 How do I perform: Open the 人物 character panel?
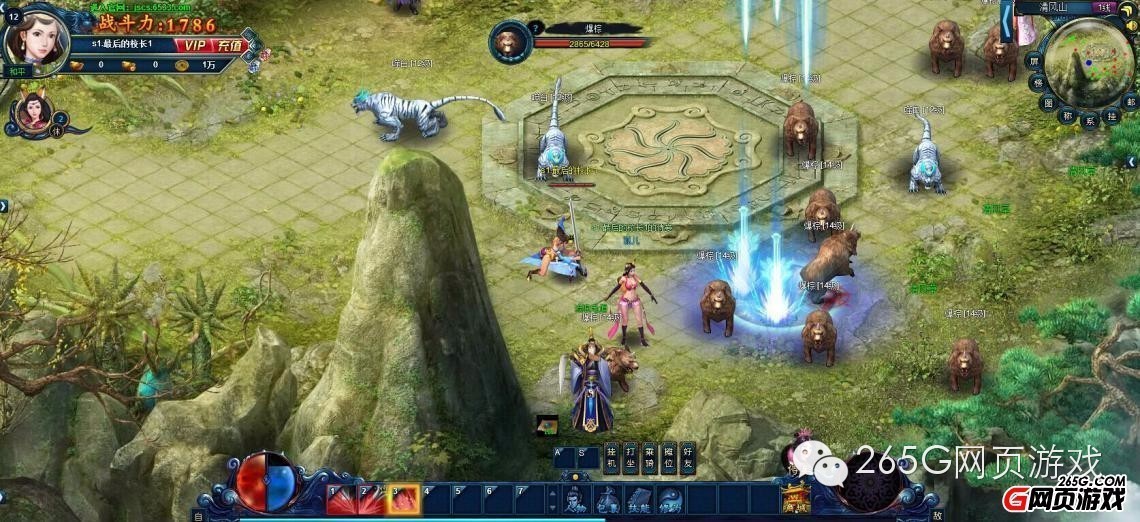[576, 499]
